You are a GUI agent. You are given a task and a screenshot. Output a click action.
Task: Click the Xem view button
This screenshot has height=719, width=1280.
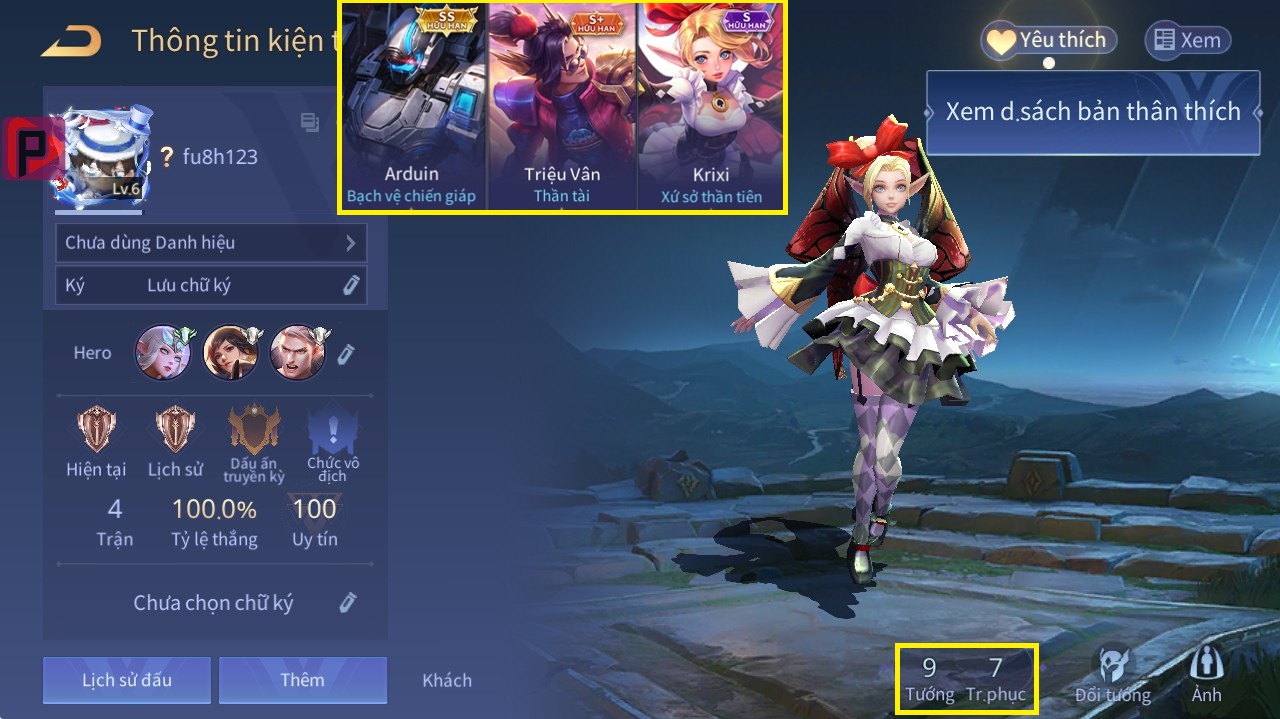point(1187,40)
